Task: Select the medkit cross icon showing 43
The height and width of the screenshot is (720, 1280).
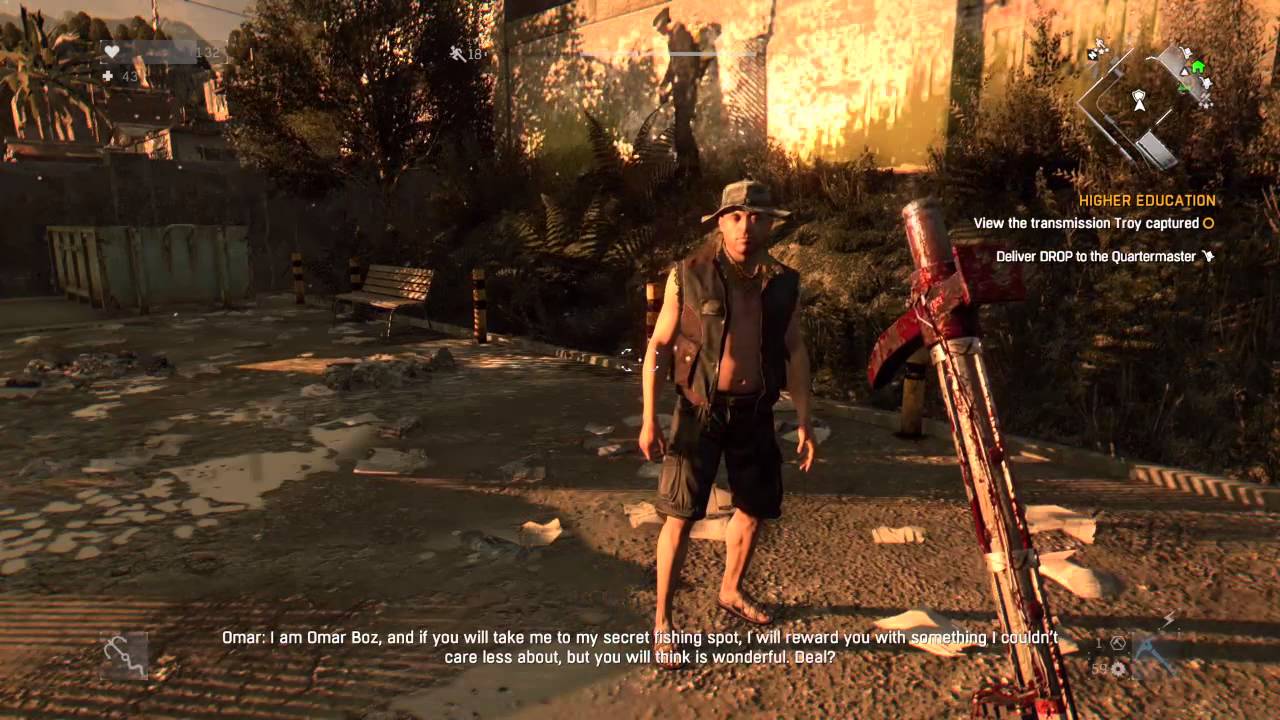Action: 107,76
